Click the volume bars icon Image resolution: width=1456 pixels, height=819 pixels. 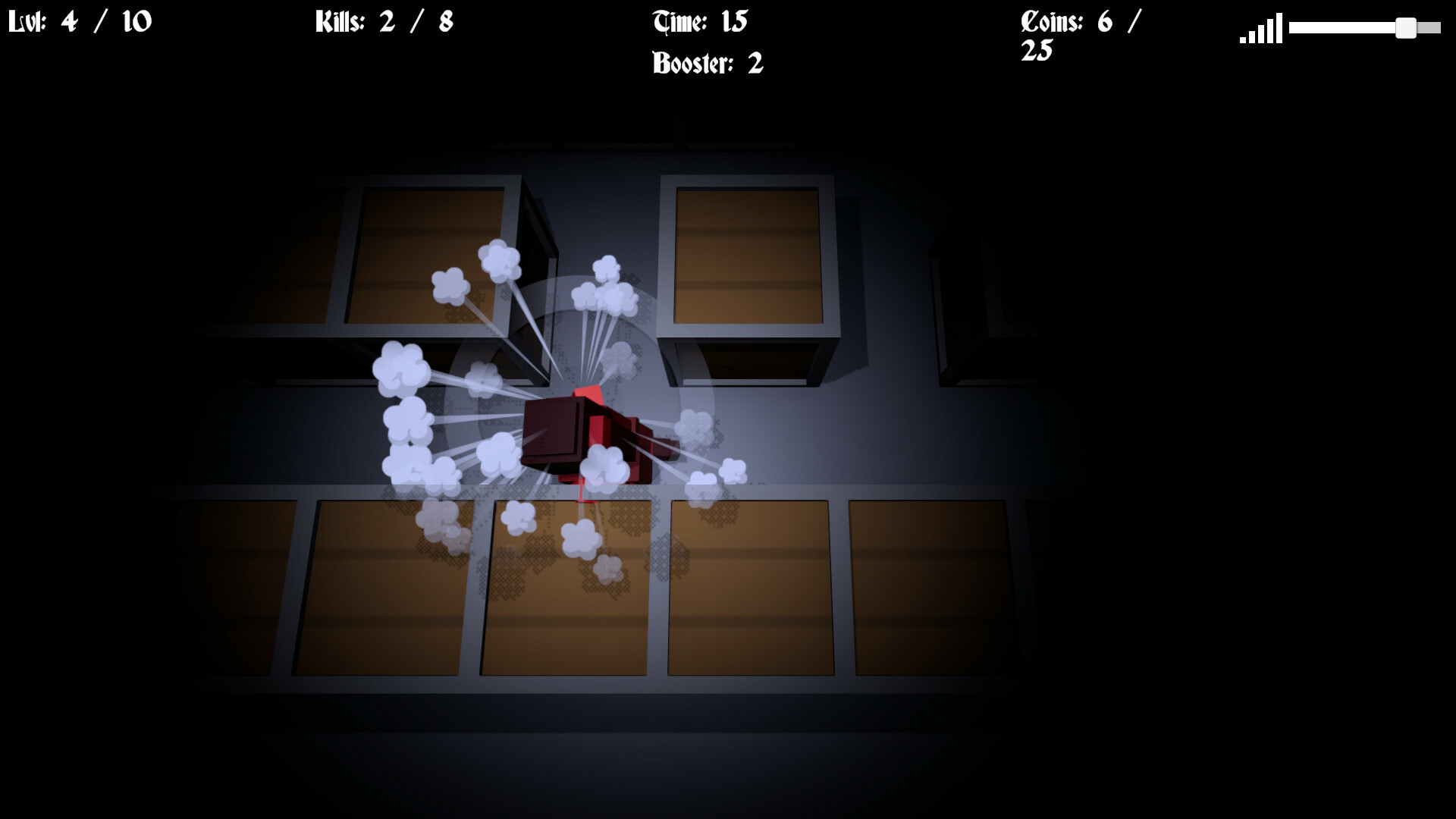(1259, 29)
